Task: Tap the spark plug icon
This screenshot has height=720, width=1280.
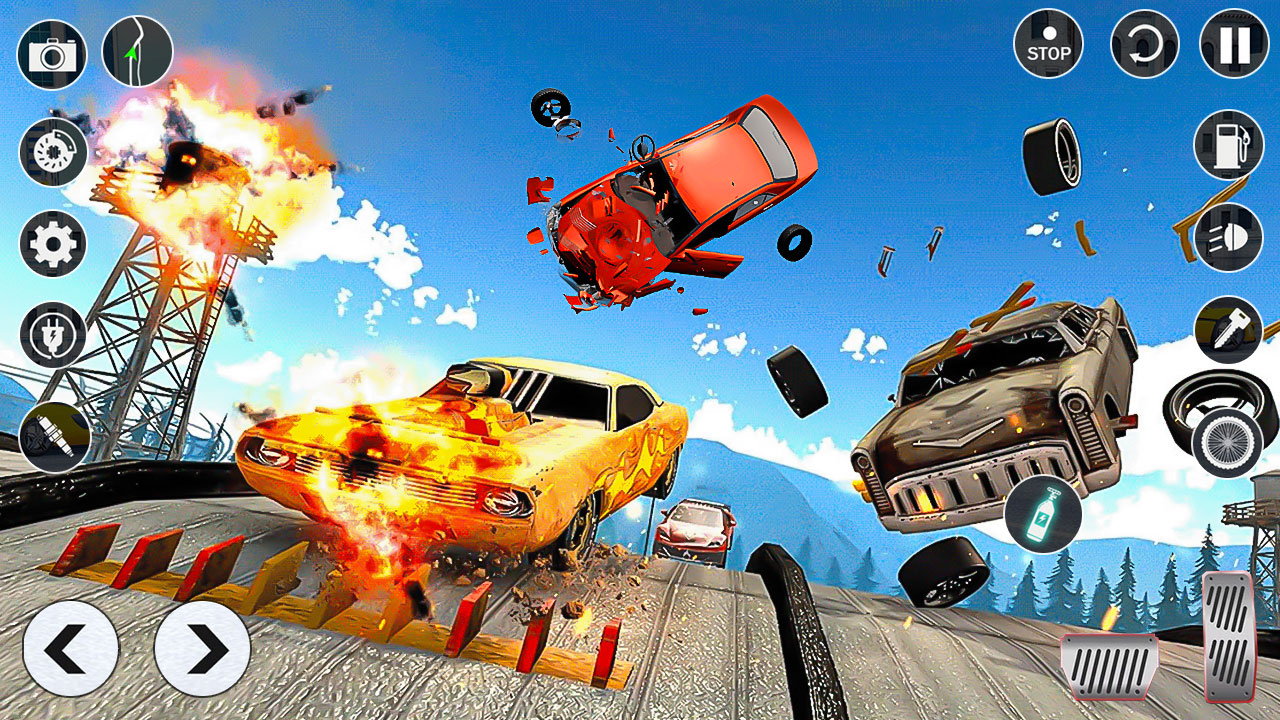Action: pos(55,430)
